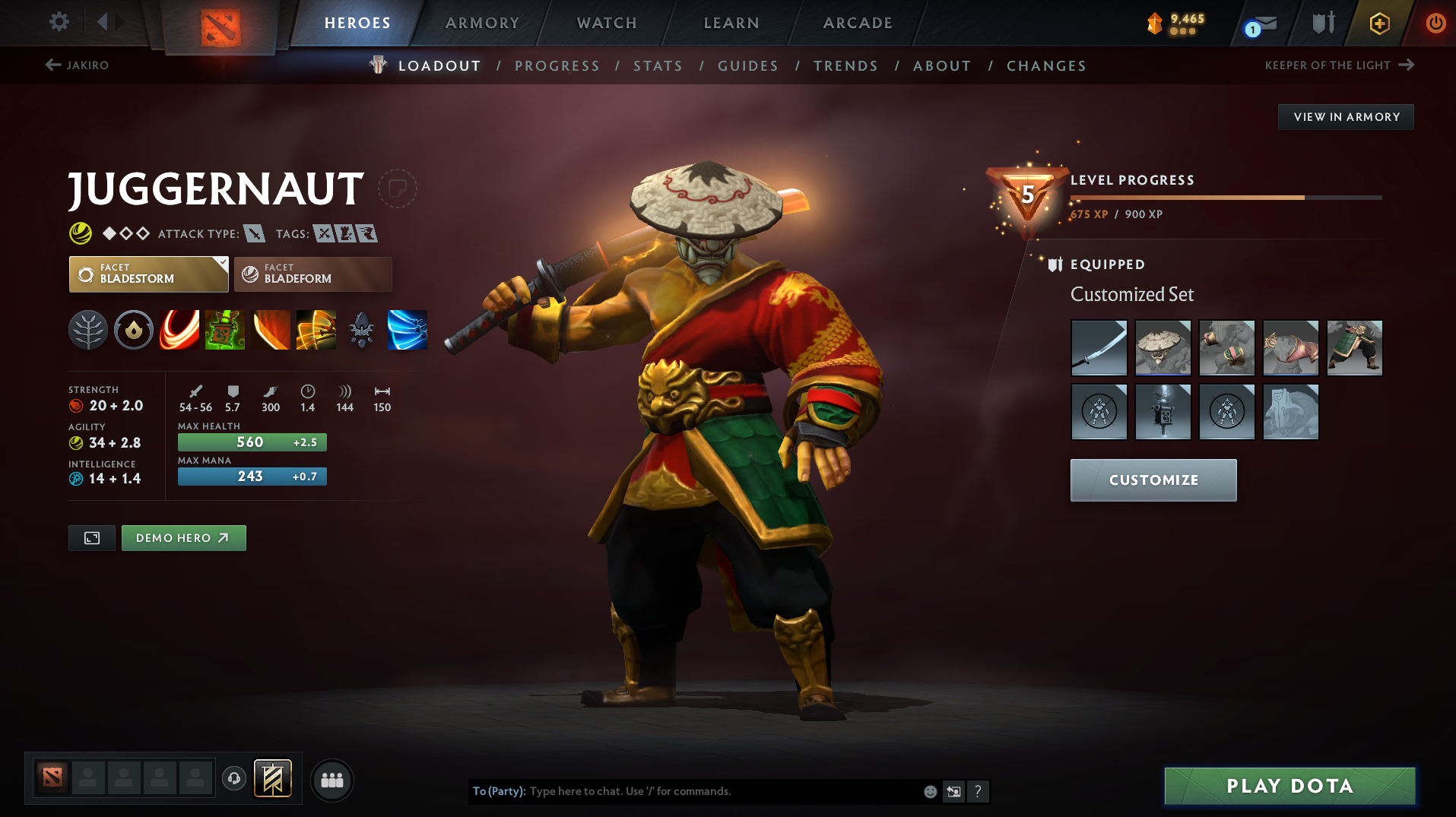Open the chat channel selector beside chat input
This screenshot has width=1456, height=817.
pos(953,791)
